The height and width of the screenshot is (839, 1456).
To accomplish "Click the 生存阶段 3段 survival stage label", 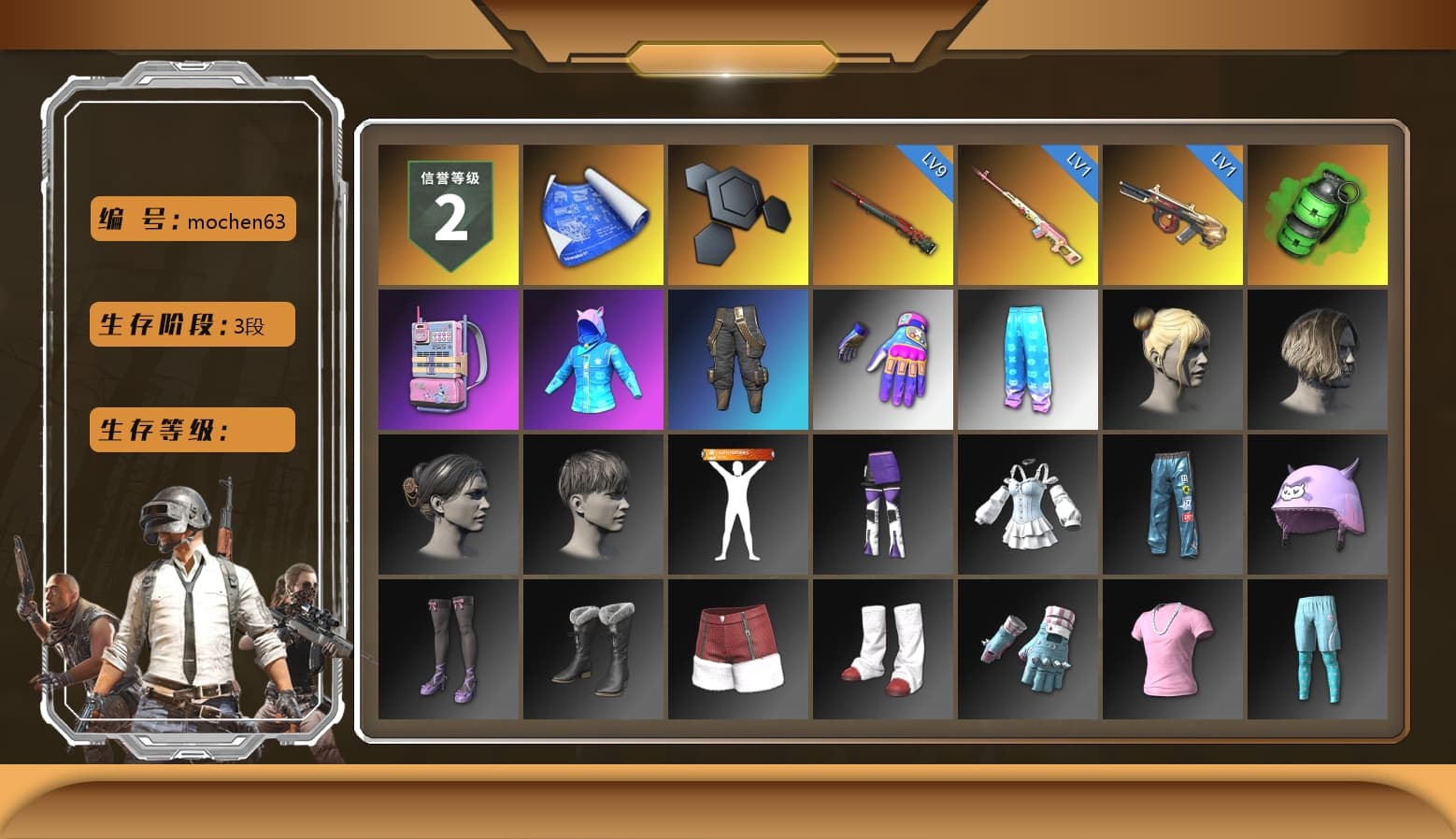I will [192, 325].
